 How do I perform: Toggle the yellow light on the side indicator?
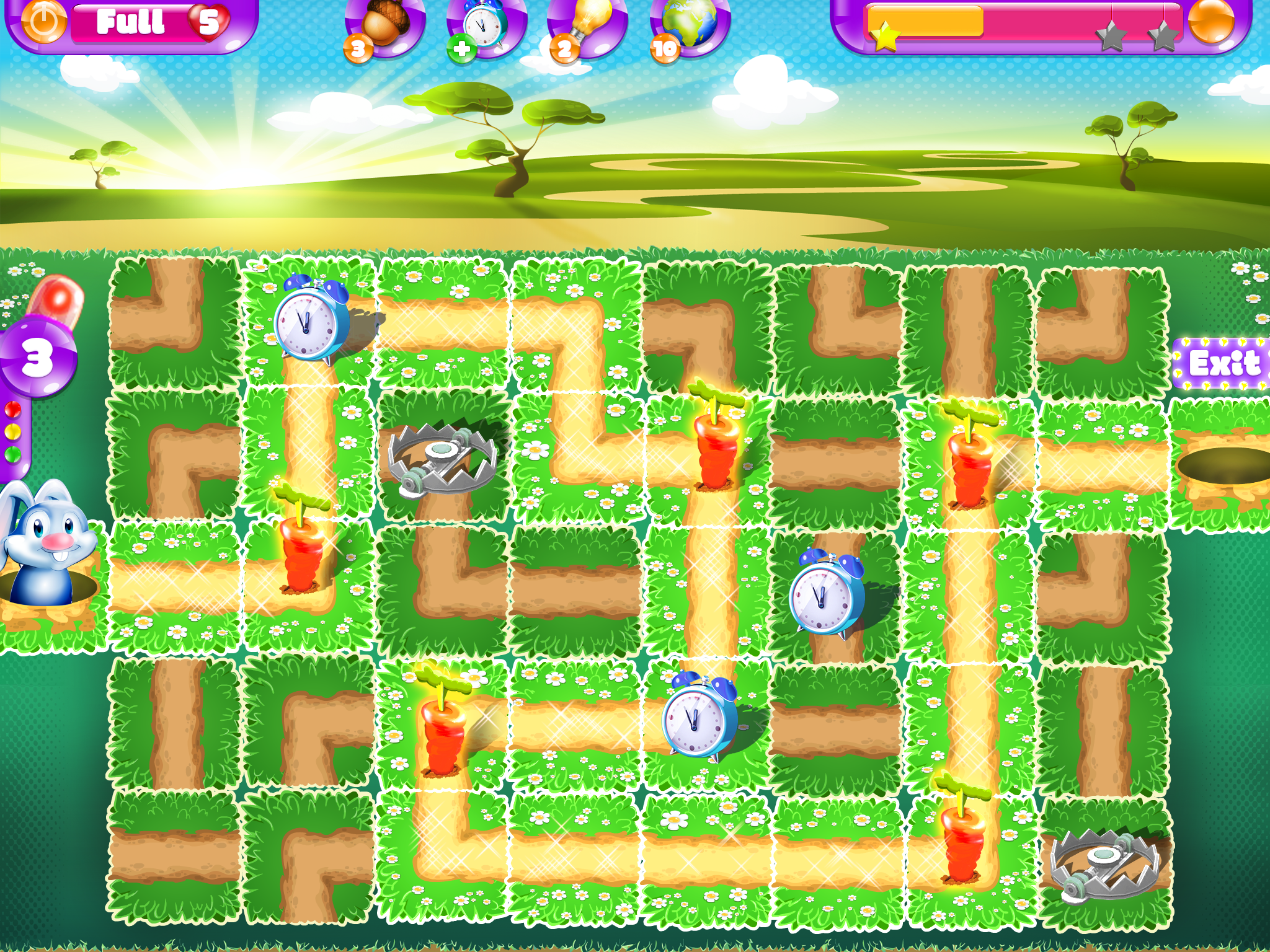pyautogui.click(x=13, y=431)
